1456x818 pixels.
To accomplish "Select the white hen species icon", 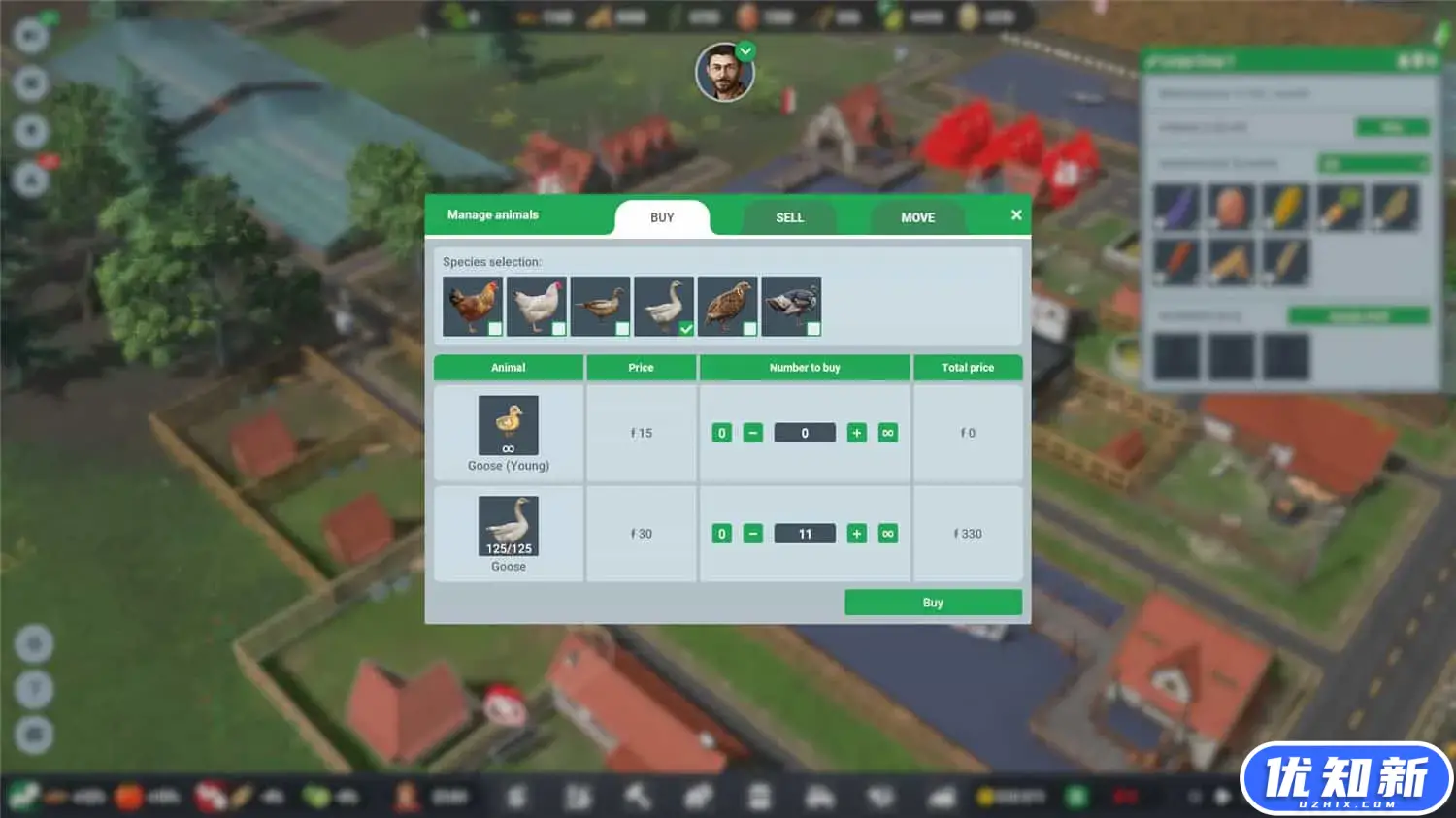I will [x=537, y=306].
